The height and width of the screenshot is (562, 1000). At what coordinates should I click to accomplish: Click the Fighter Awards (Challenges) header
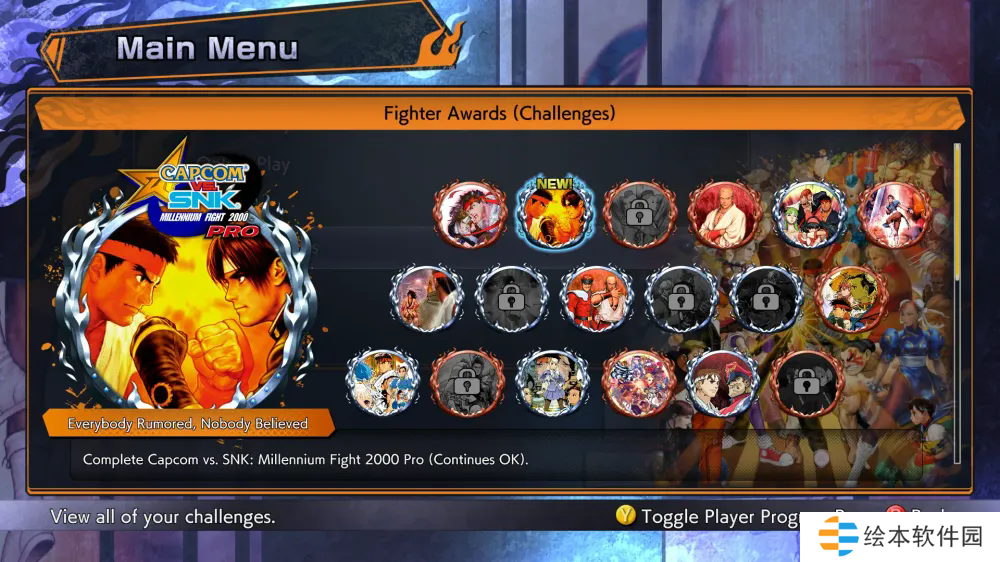499,113
